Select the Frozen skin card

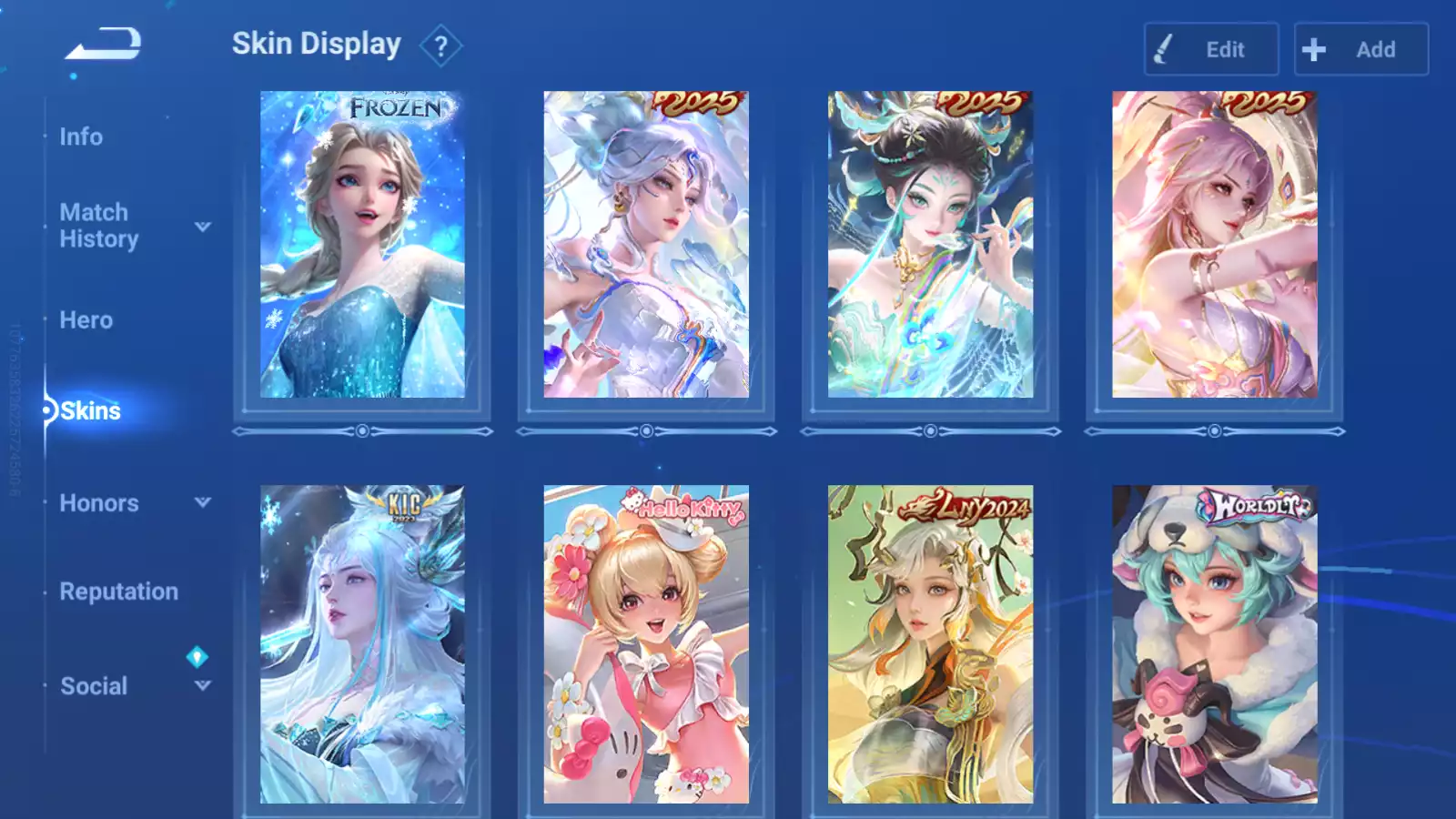pyautogui.click(x=362, y=244)
